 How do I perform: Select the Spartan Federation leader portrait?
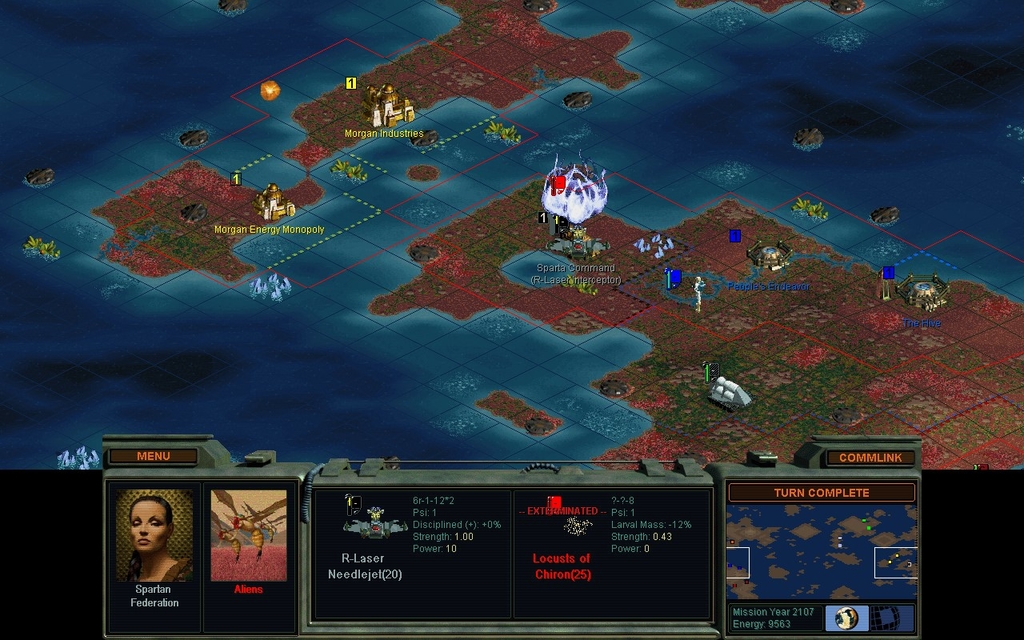click(153, 535)
